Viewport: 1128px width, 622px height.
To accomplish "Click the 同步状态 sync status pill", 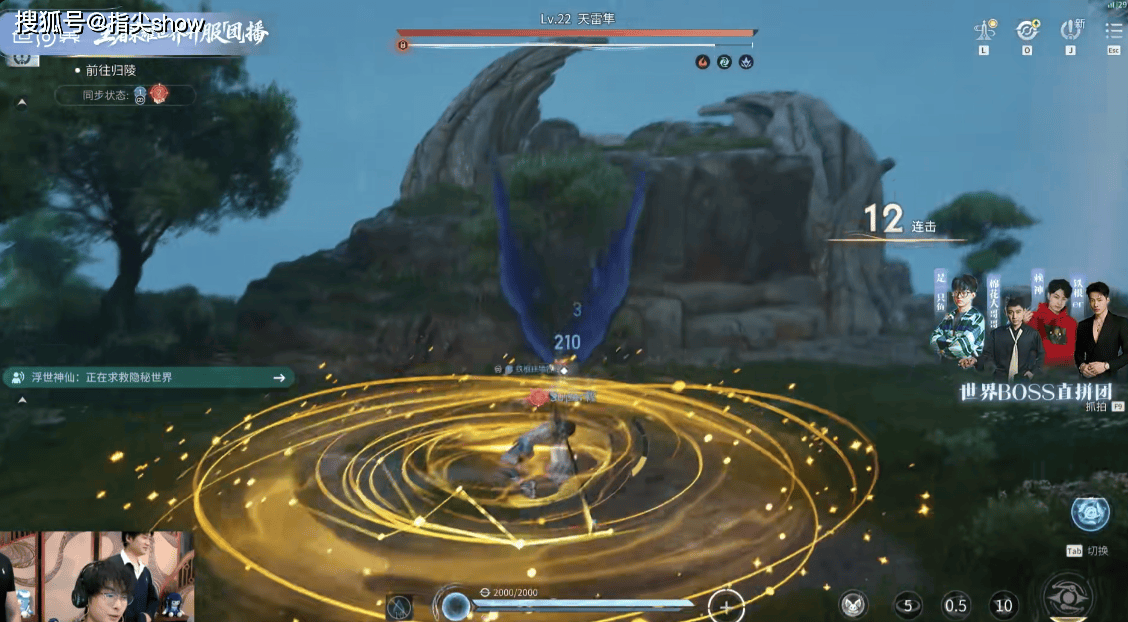I will [x=124, y=95].
